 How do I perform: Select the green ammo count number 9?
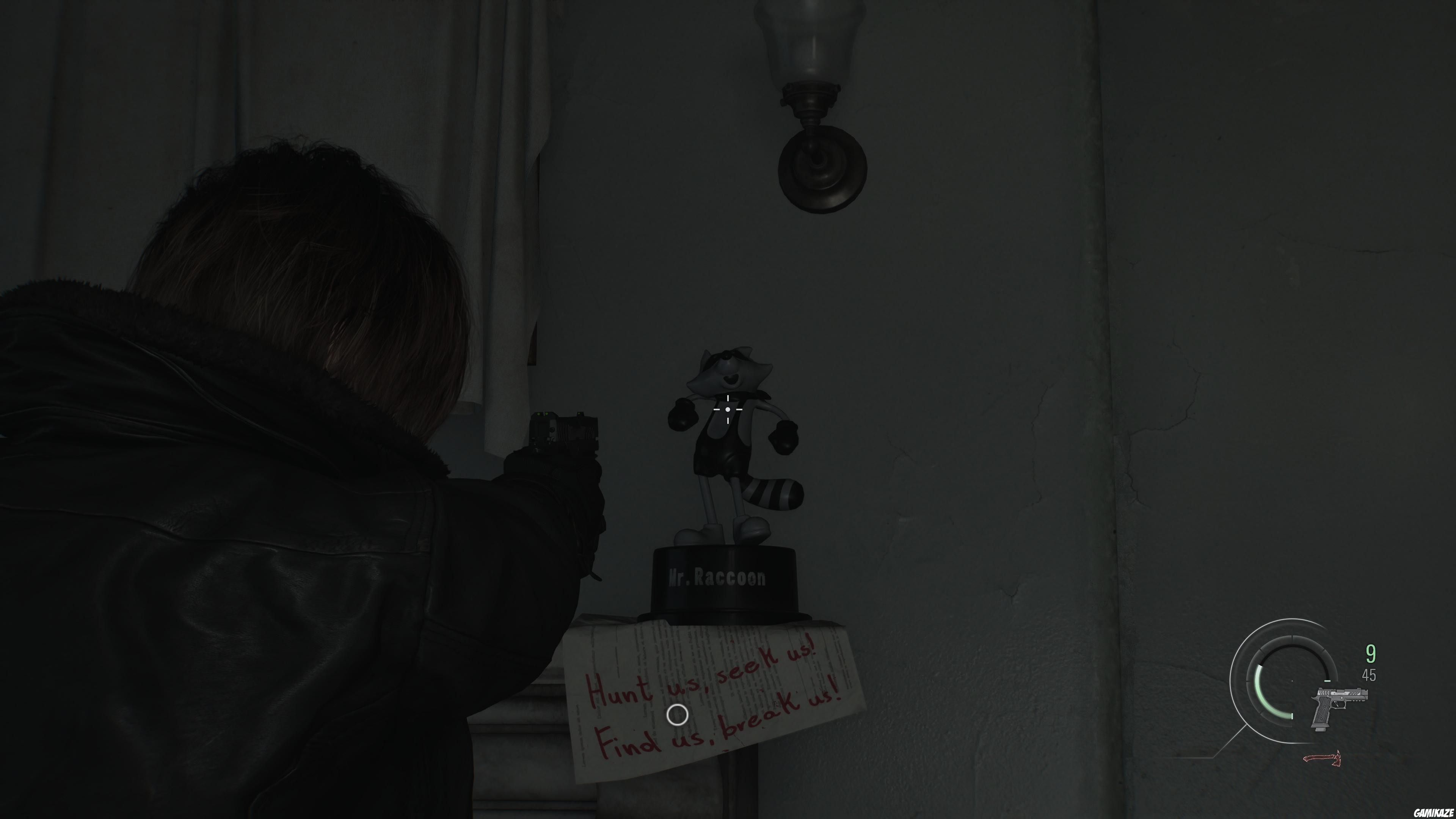pyautogui.click(x=1371, y=653)
